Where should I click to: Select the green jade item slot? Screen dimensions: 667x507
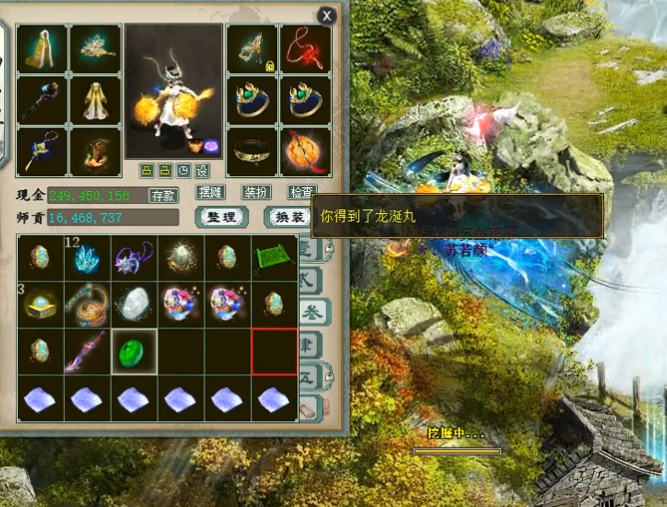(133, 353)
